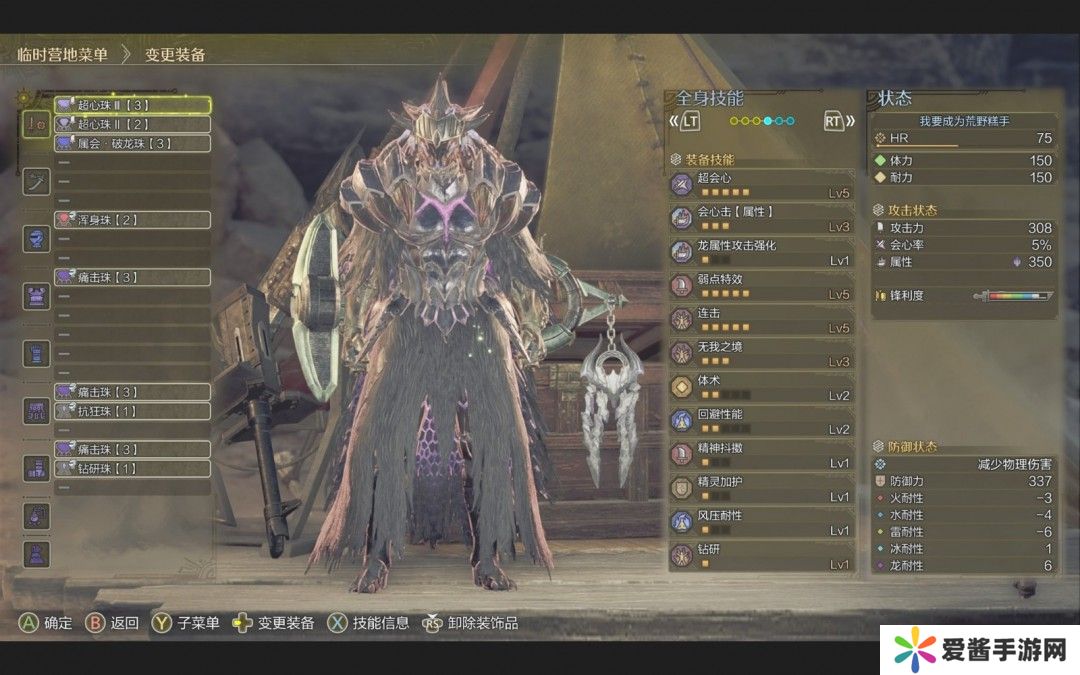Select the 超心珠 II【3】 decoration slot
The image size is (1080, 675).
pos(132,104)
